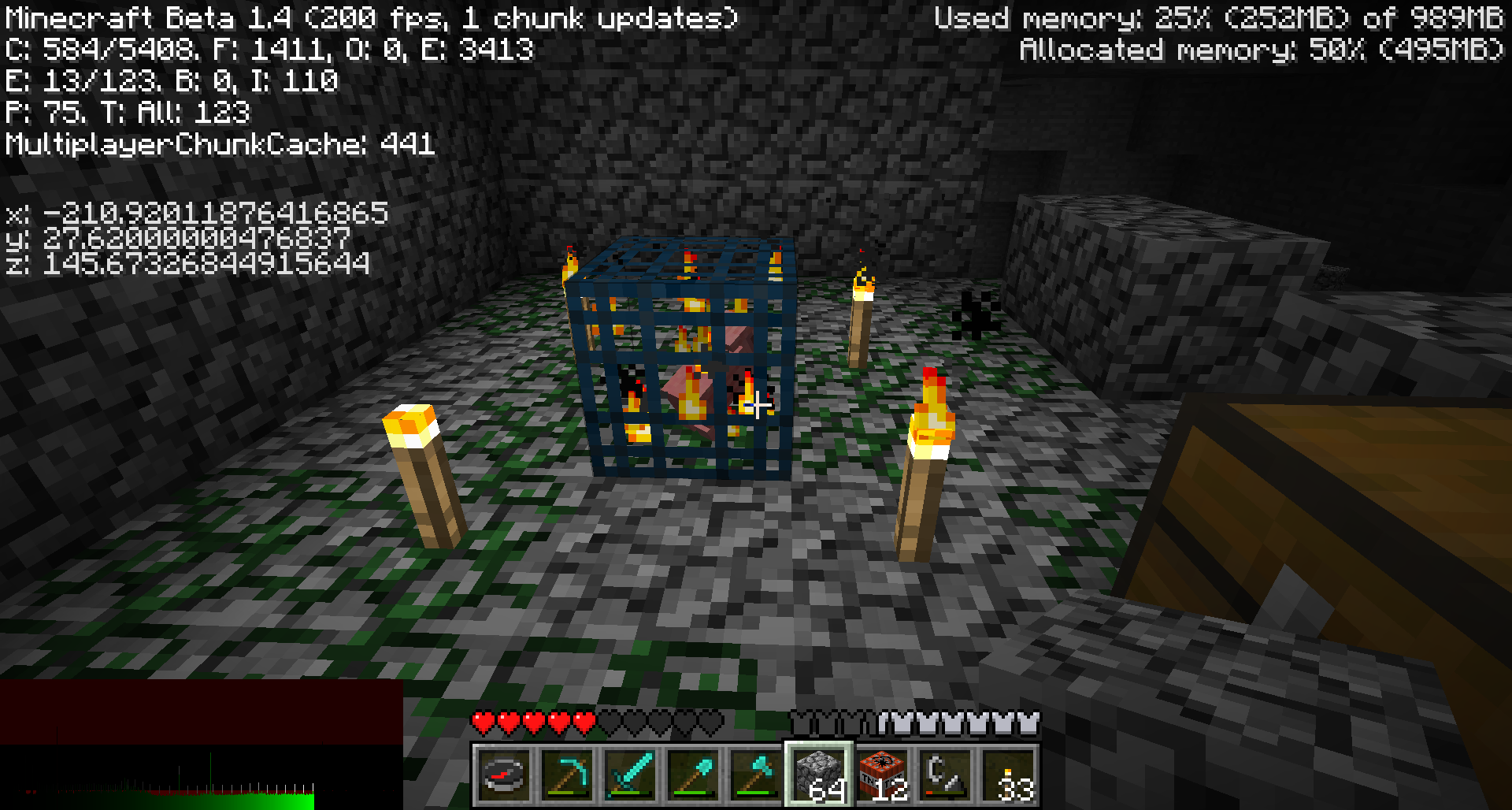Choose the diamond sword in the hotbar
Screen dimensions: 1512x810
coord(630,775)
